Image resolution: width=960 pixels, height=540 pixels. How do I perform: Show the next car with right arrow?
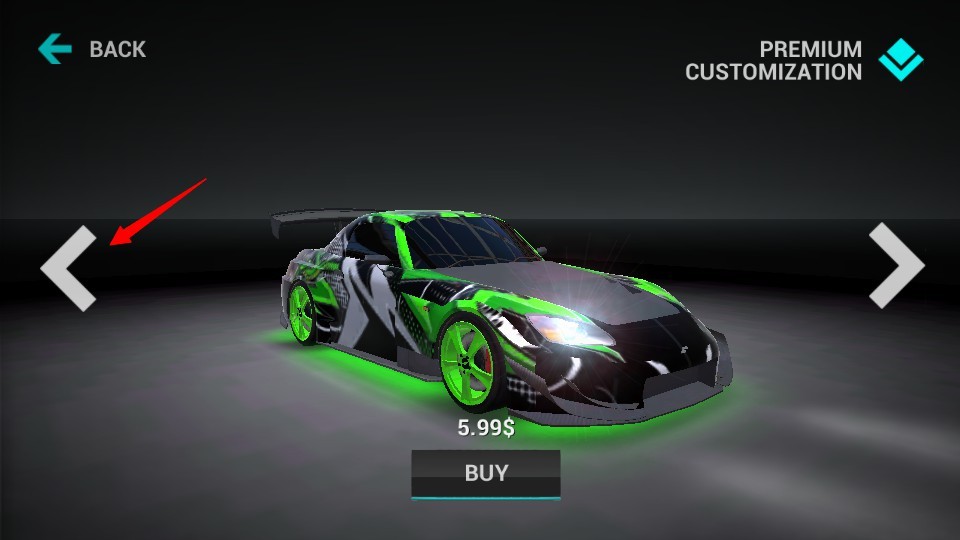pos(895,265)
